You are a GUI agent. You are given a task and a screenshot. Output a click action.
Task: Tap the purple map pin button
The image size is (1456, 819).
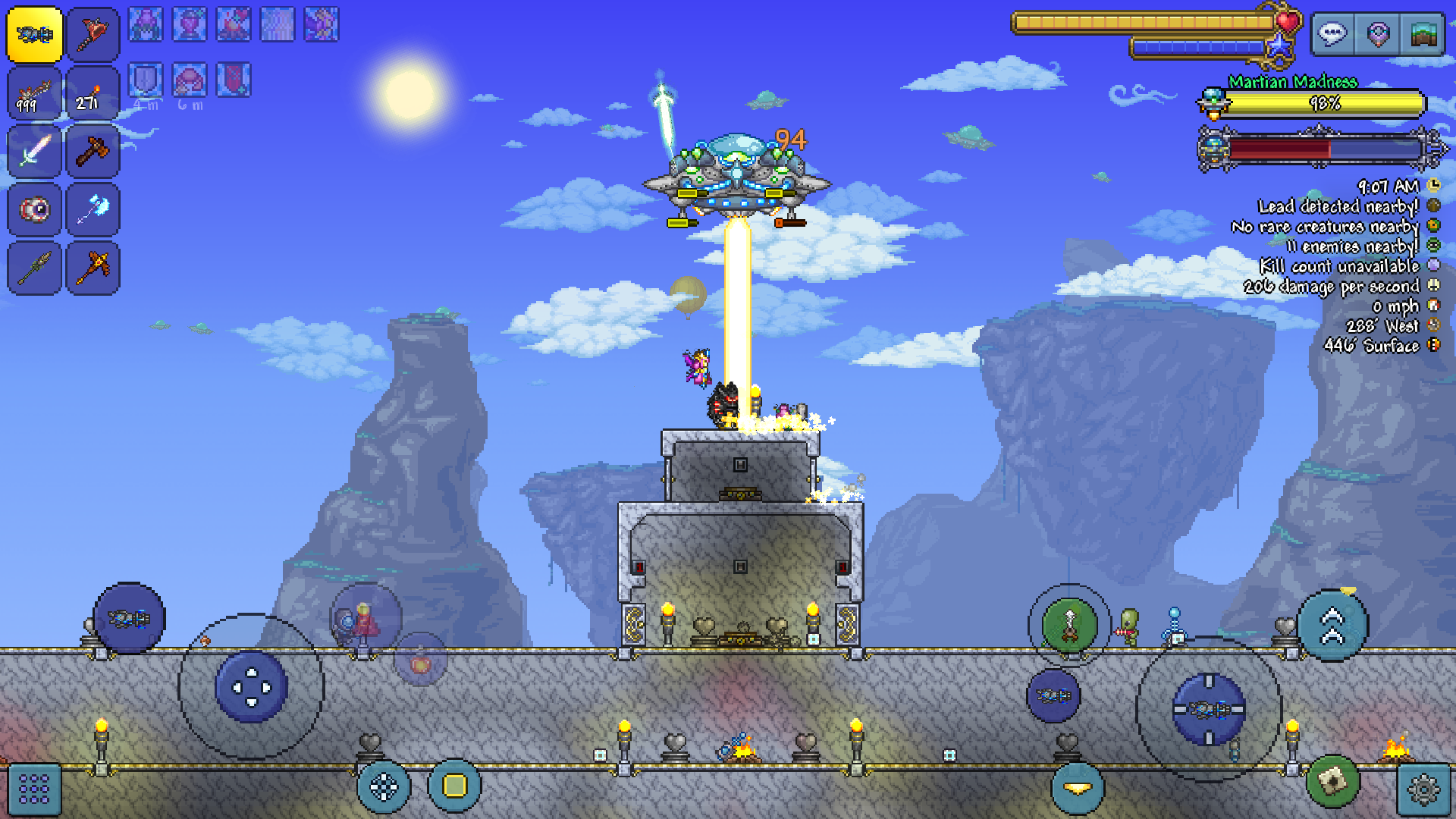(x=1378, y=34)
